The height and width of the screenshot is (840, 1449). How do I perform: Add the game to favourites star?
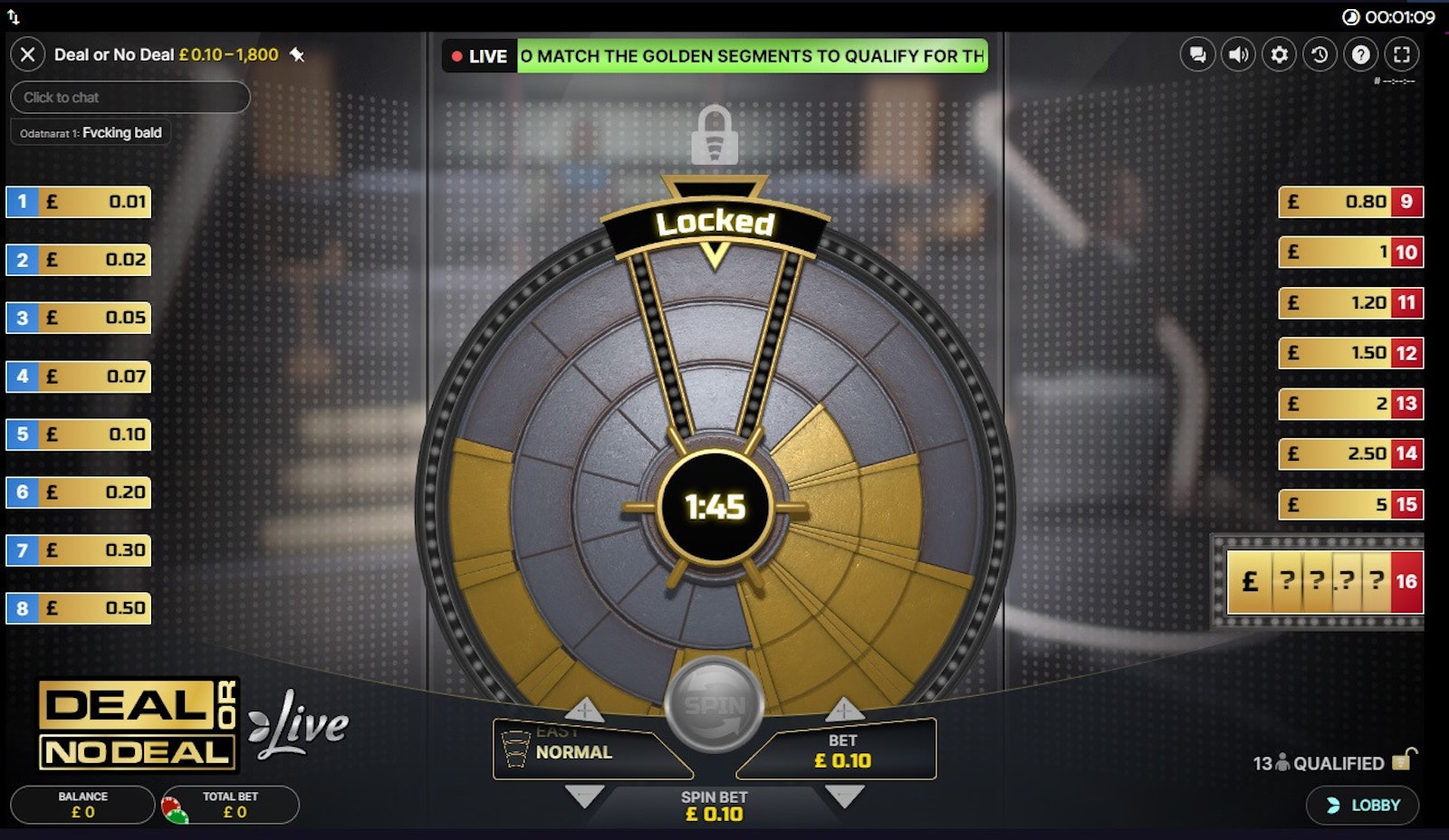click(x=297, y=54)
